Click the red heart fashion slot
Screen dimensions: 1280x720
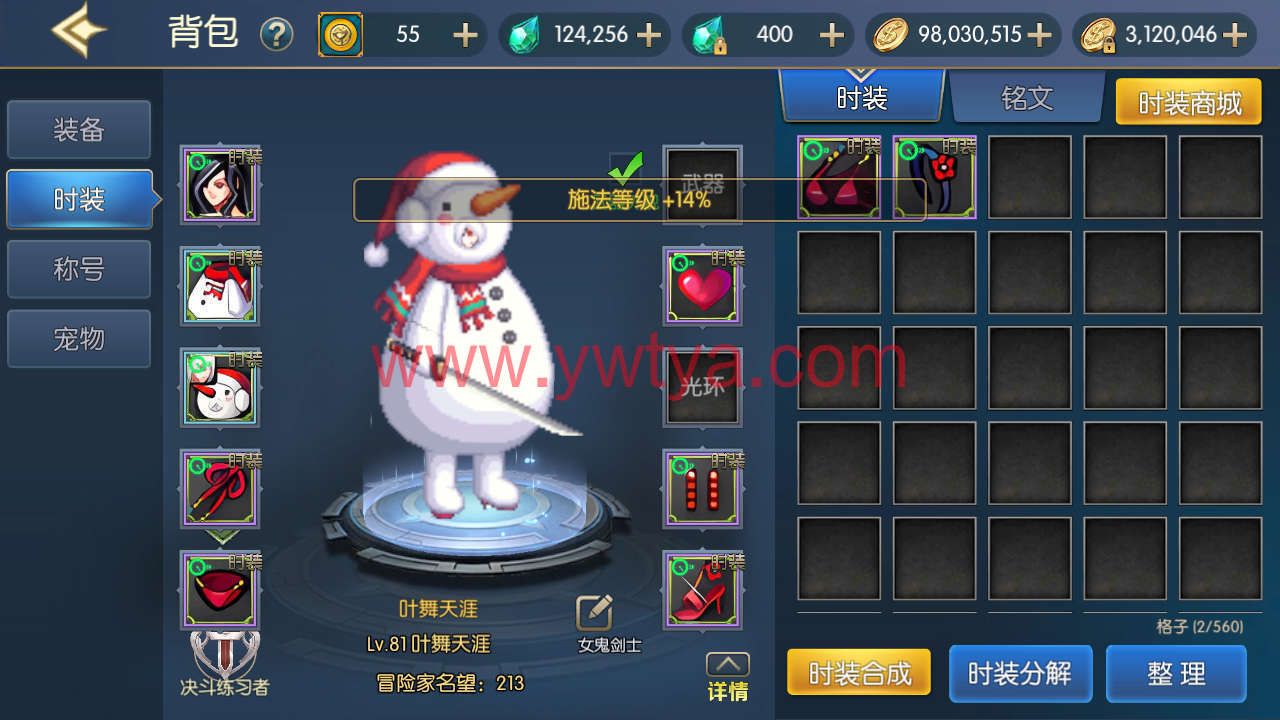click(703, 288)
